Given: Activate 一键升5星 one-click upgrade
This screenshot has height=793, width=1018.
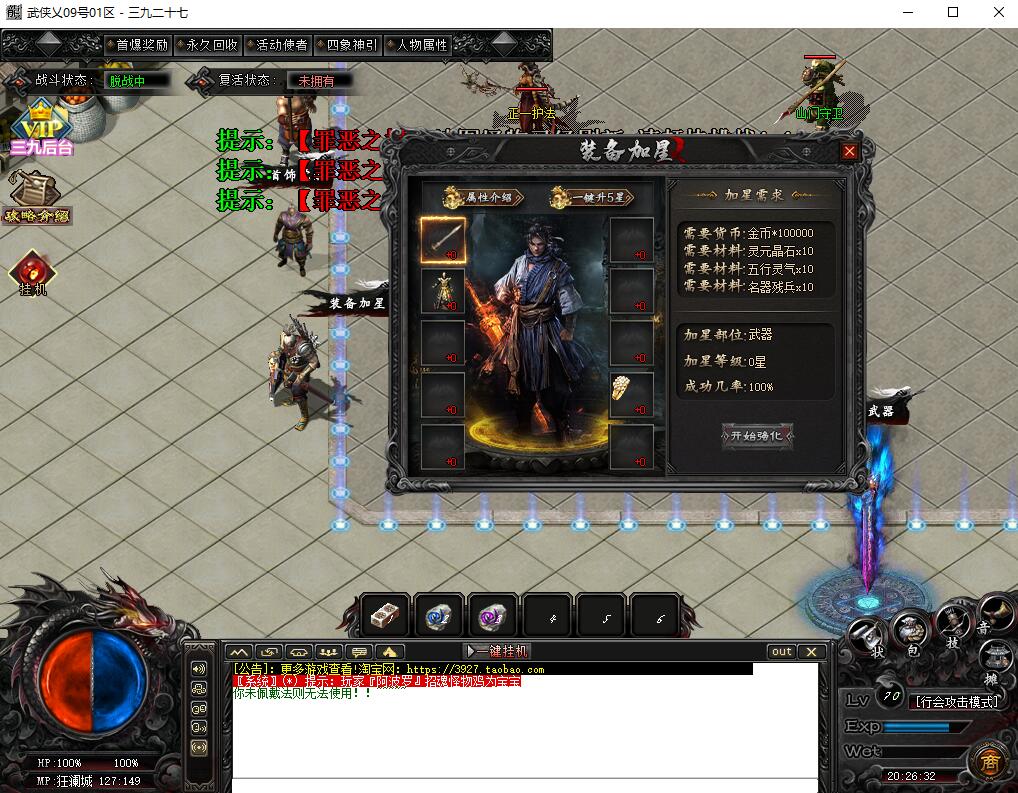Looking at the screenshot, I should tap(591, 197).
